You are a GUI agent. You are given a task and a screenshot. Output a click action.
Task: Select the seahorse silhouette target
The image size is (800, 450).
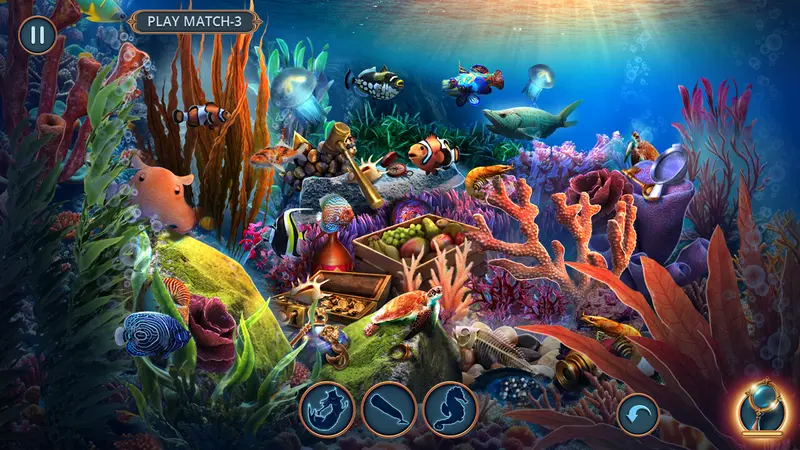(x=450, y=409)
